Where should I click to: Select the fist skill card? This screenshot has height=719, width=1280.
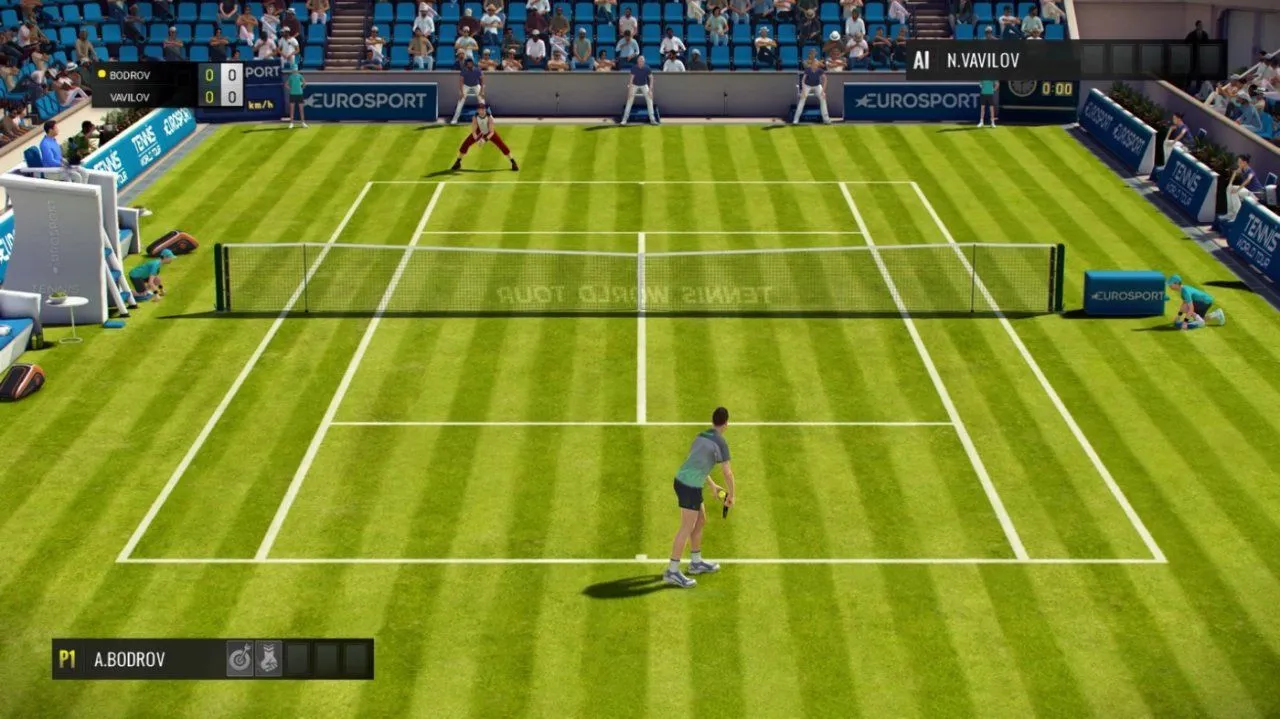click(268, 659)
